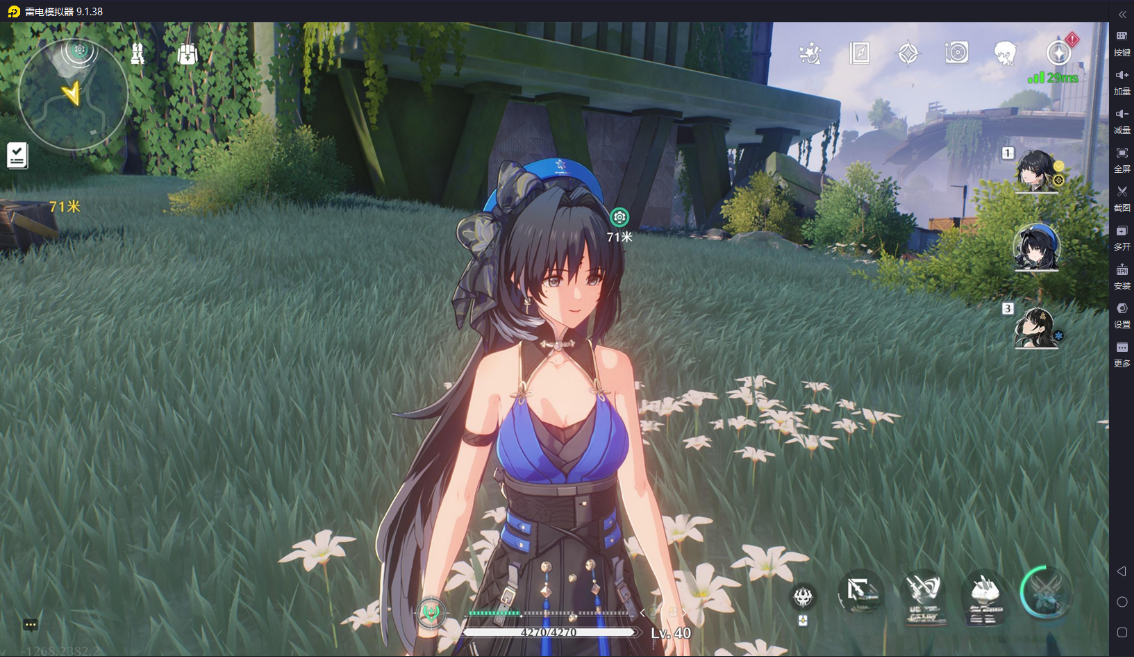The height and width of the screenshot is (657, 1134).
Task: Trigger the ability with the teal charge ring
Action: (x=1047, y=592)
